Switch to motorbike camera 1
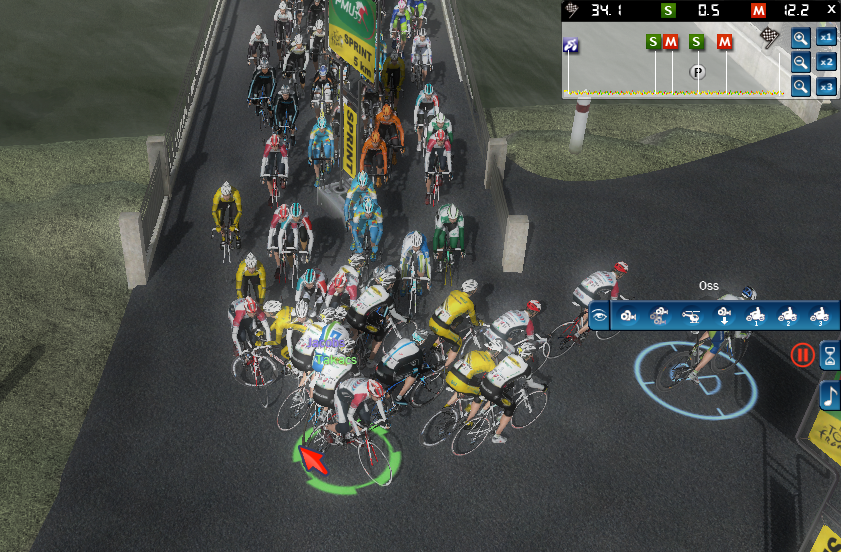The image size is (841, 552). point(755,317)
